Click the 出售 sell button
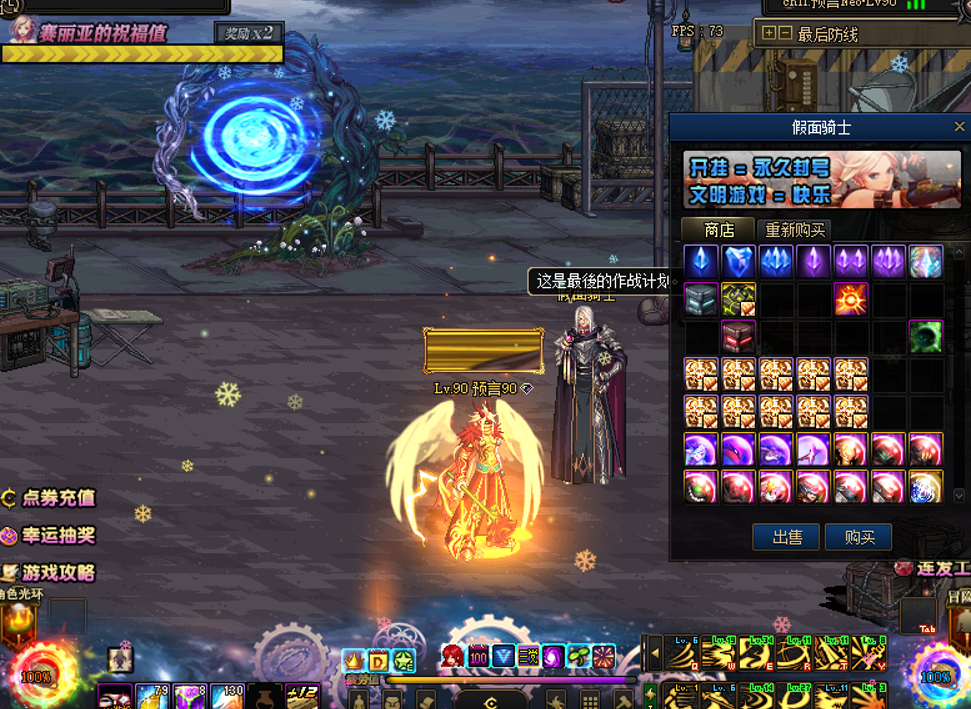Screen dimensions: 971x709 pos(787,537)
